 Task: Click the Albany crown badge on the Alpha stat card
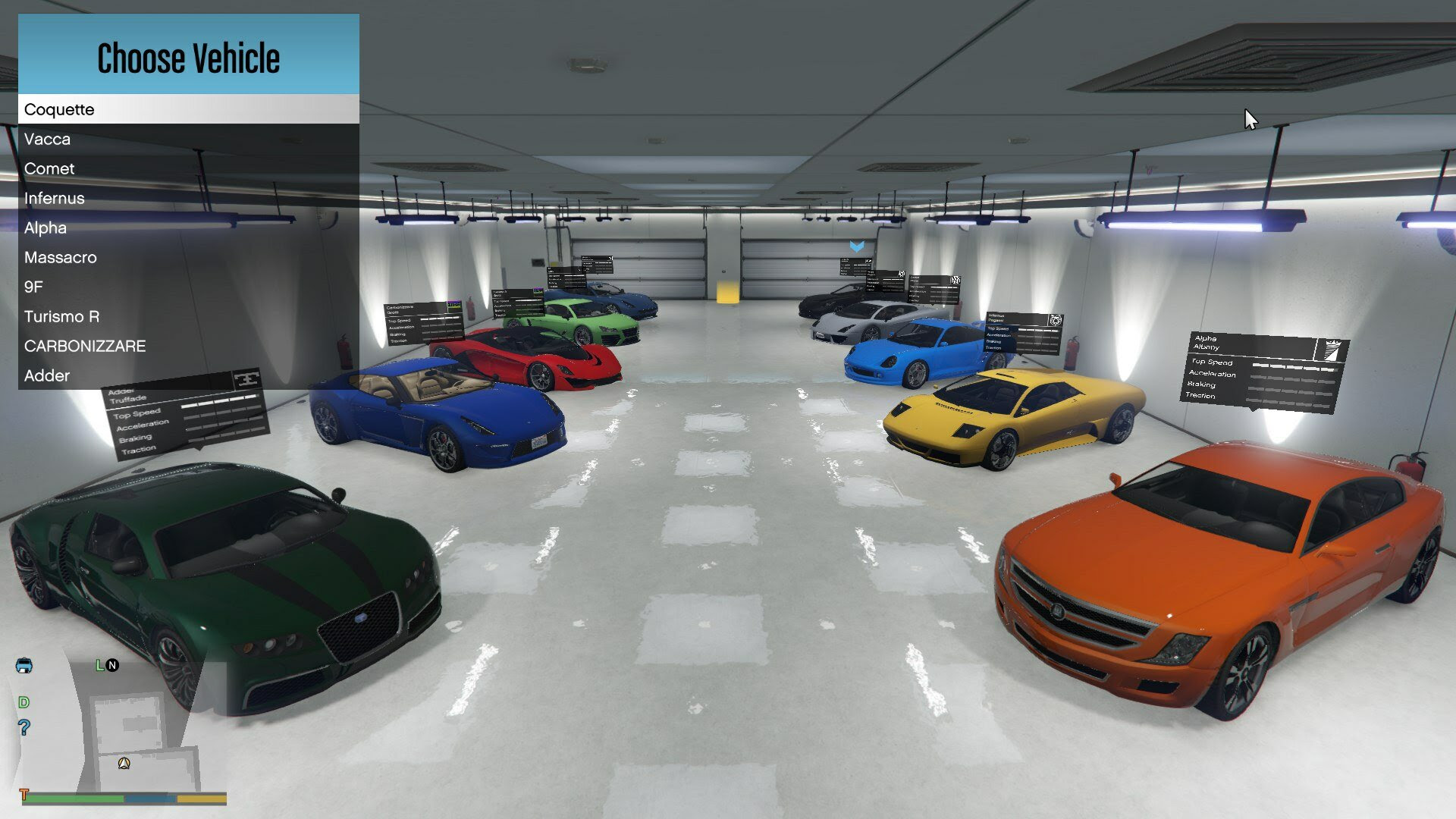pyautogui.click(x=1332, y=349)
